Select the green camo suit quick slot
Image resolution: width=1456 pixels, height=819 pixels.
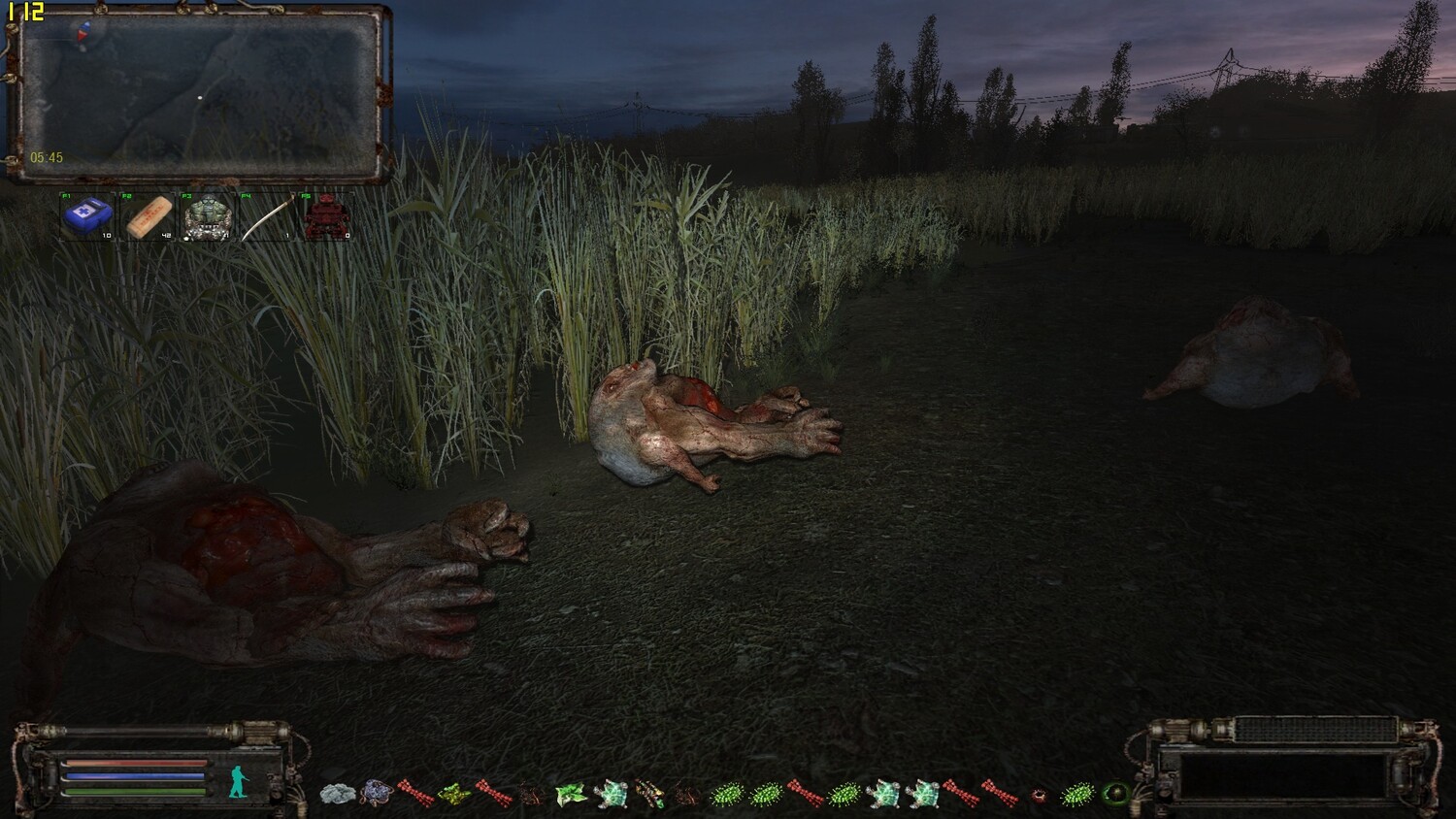point(208,216)
